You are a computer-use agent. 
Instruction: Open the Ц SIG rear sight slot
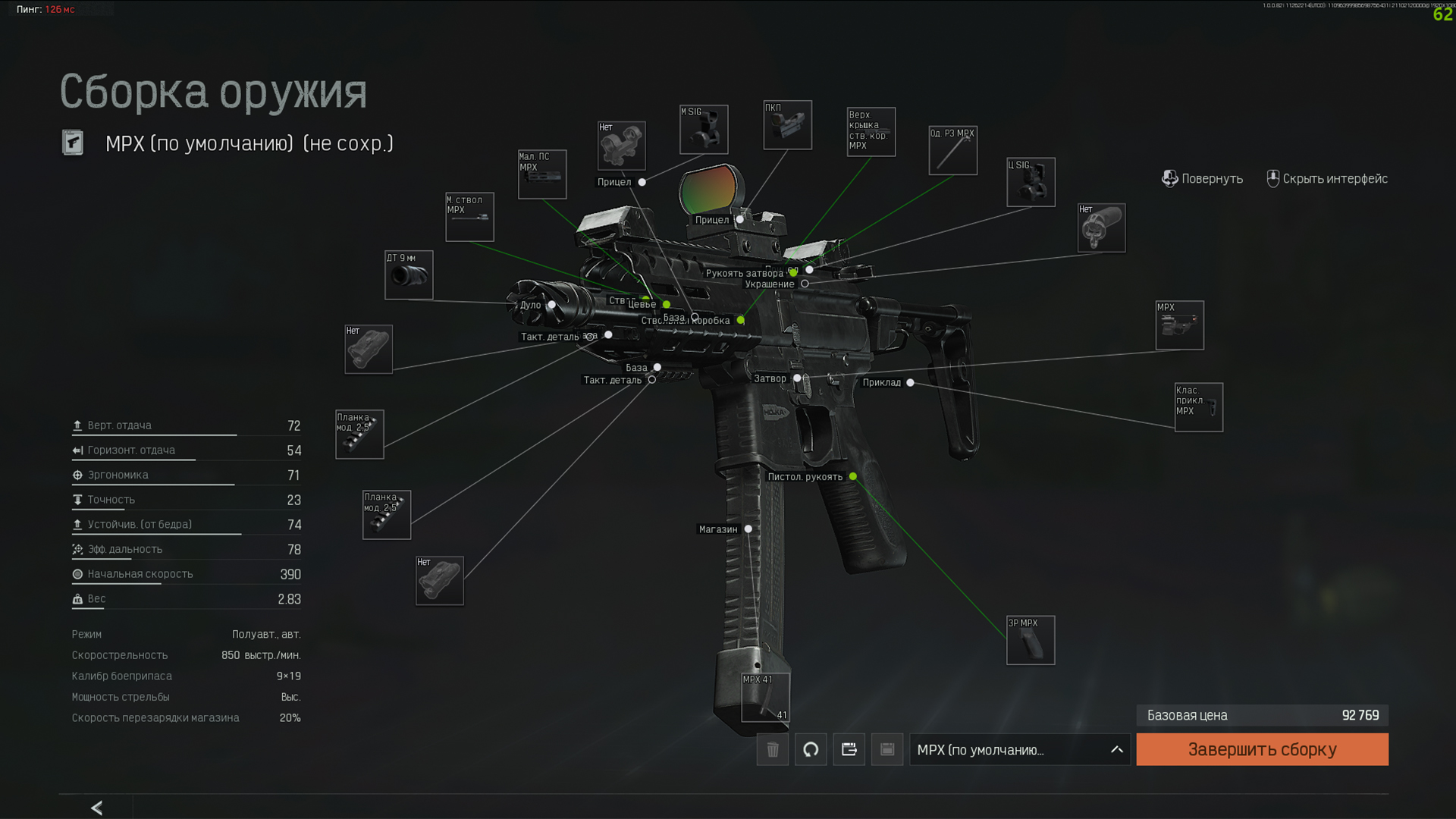1030,182
